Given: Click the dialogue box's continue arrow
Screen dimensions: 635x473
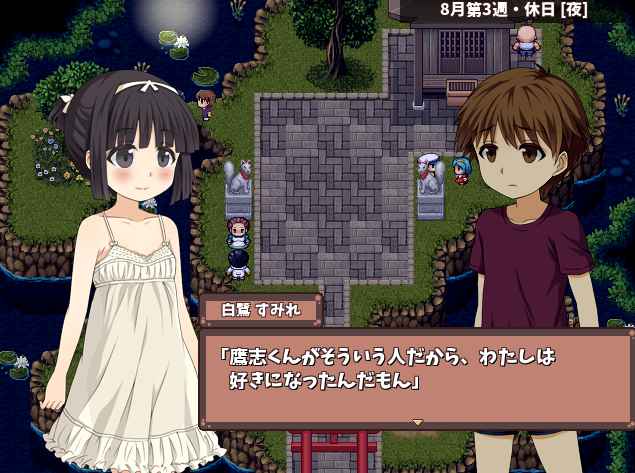Looking at the screenshot, I should 417,422.
